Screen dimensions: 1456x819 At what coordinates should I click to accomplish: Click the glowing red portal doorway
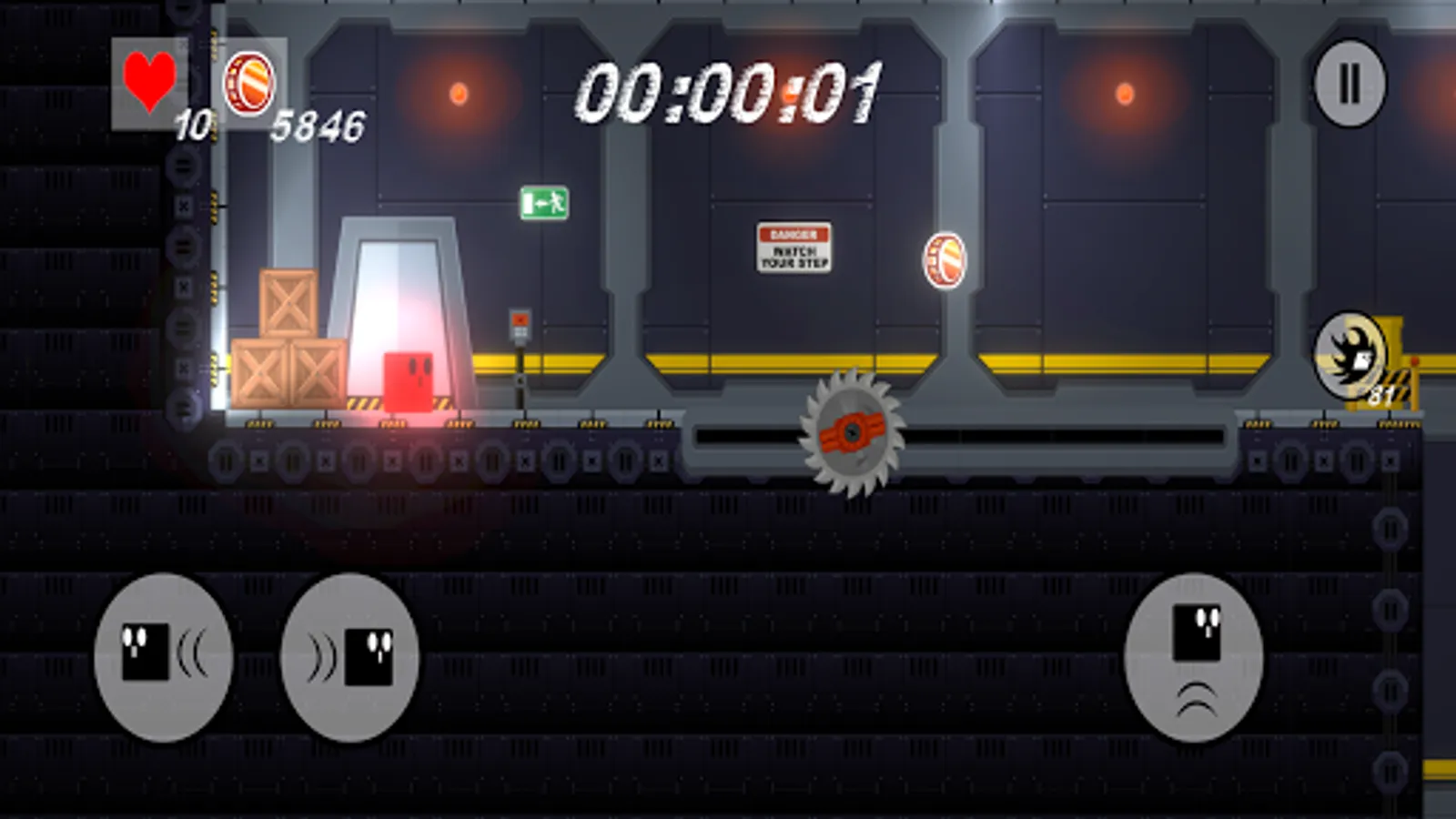(400, 300)
